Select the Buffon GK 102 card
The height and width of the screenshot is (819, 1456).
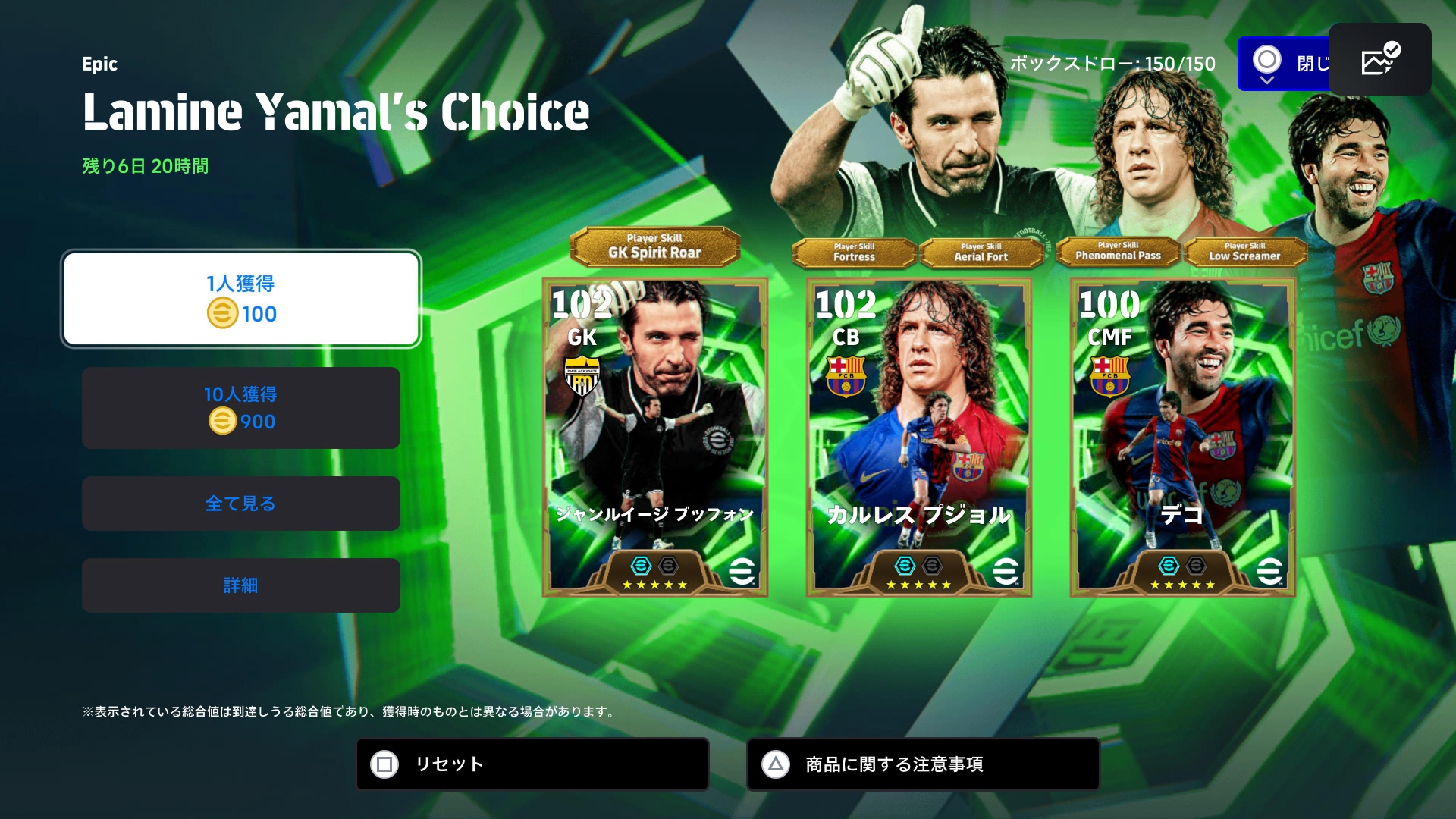click(x=655, y=438)
